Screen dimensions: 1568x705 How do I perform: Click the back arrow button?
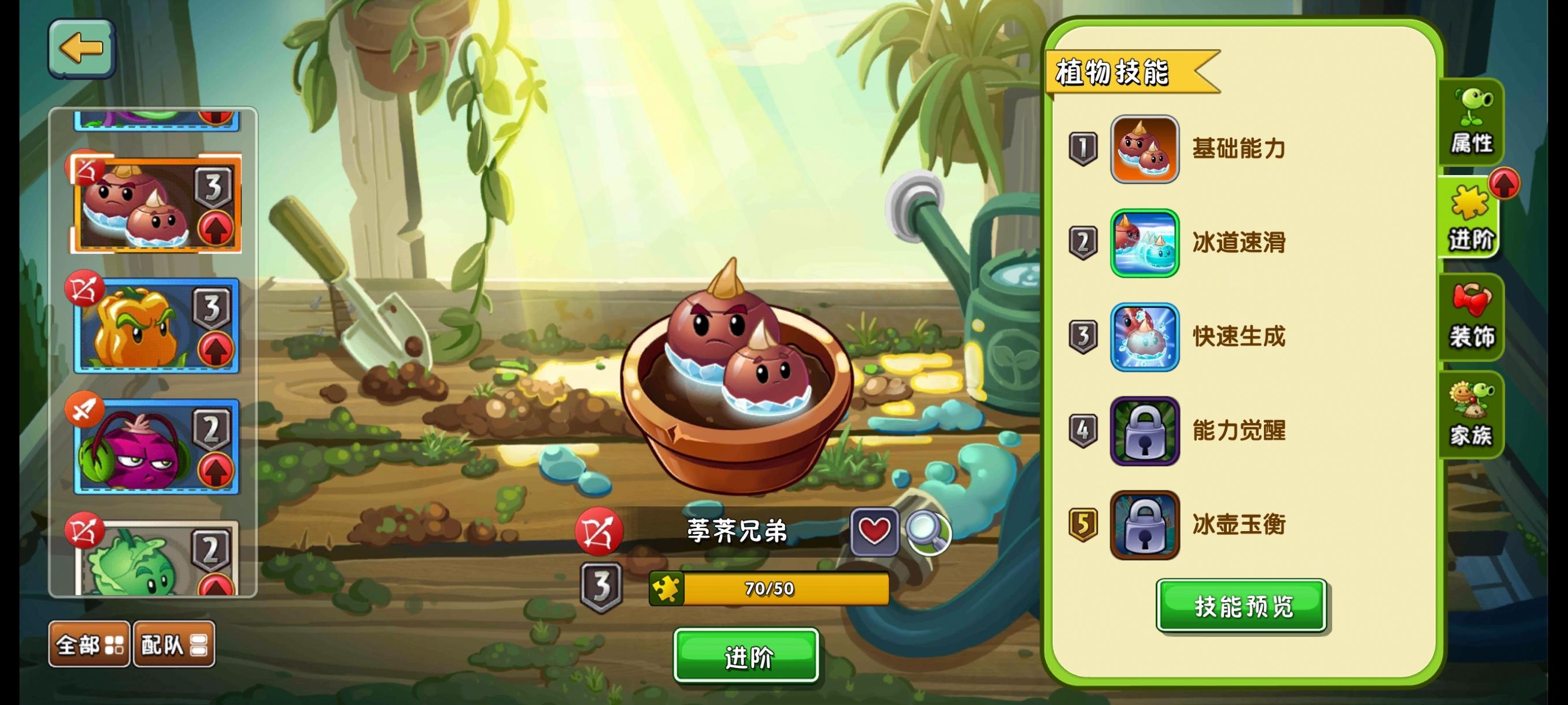point(82,49)
